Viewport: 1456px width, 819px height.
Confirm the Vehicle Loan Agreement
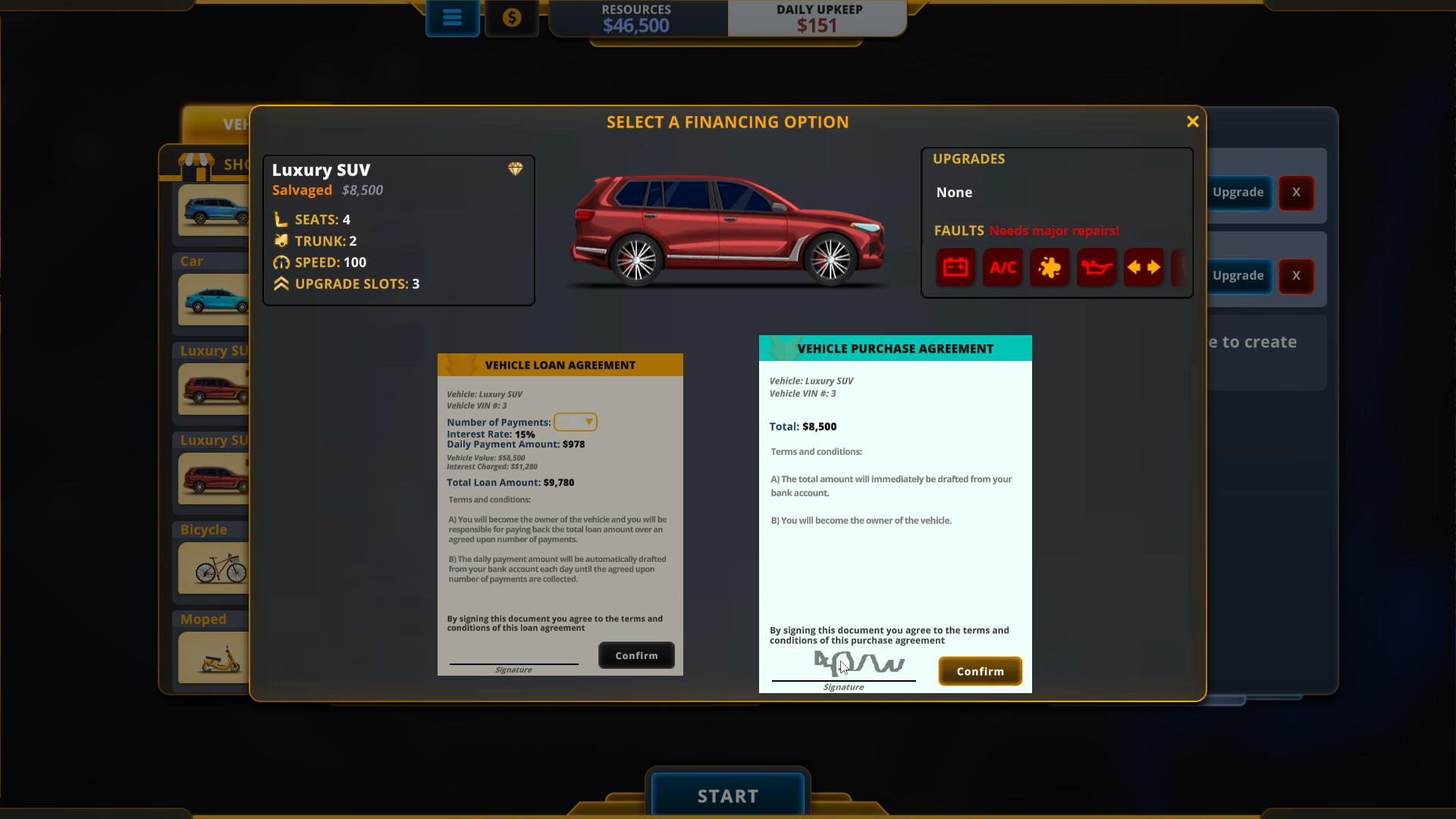(x=635, y=655)
